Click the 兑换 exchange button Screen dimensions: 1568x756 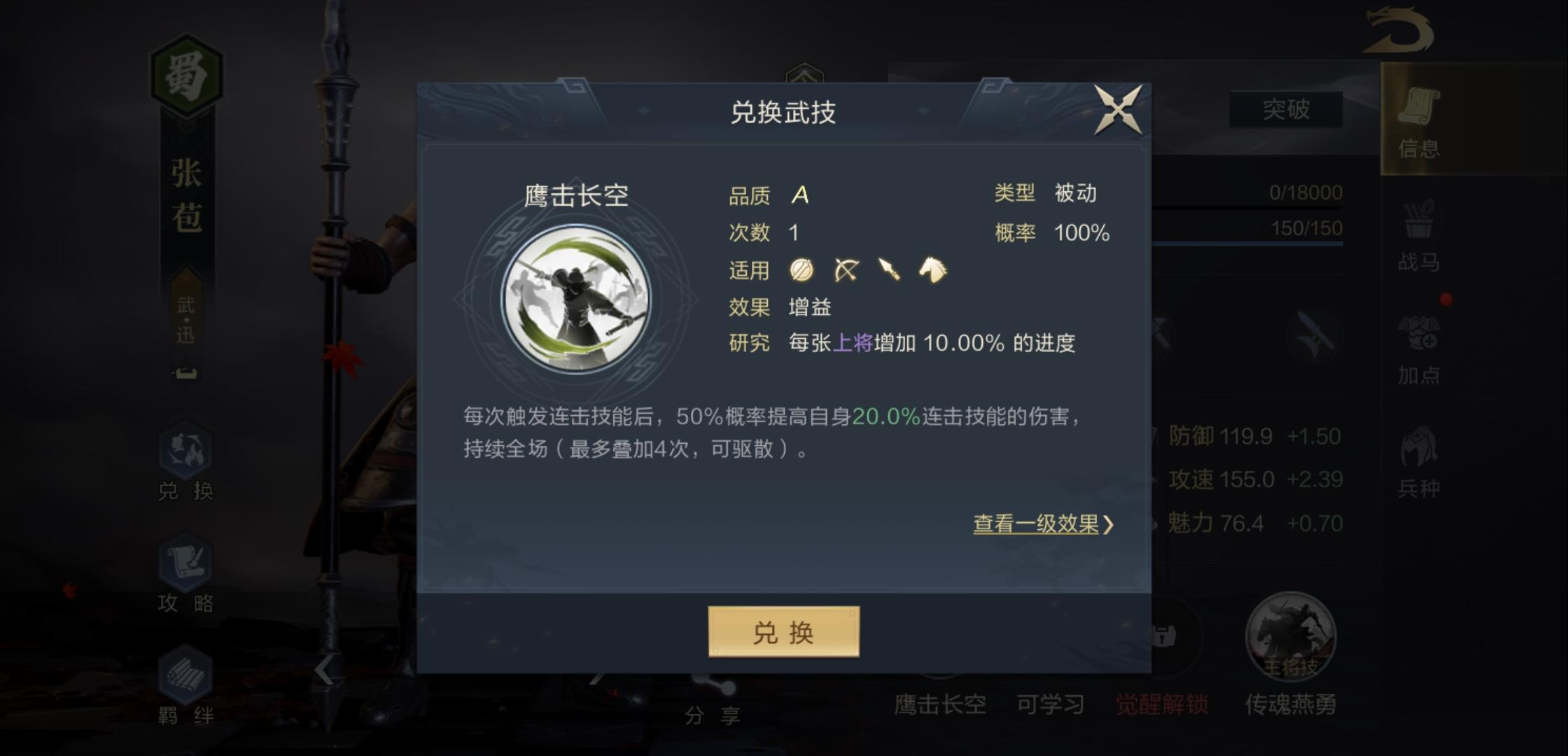tap(784, 632)
